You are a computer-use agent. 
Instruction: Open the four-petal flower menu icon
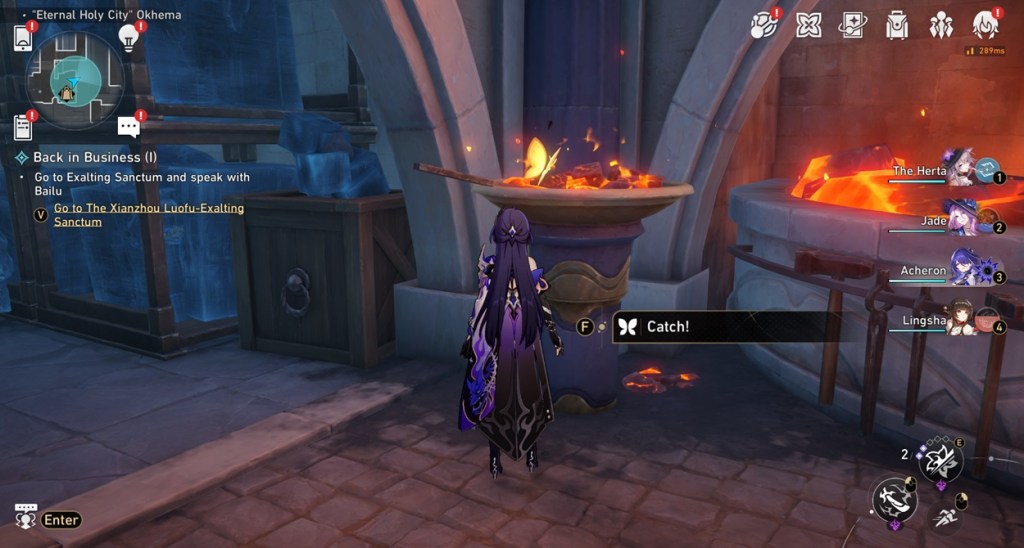pos(809,25)
